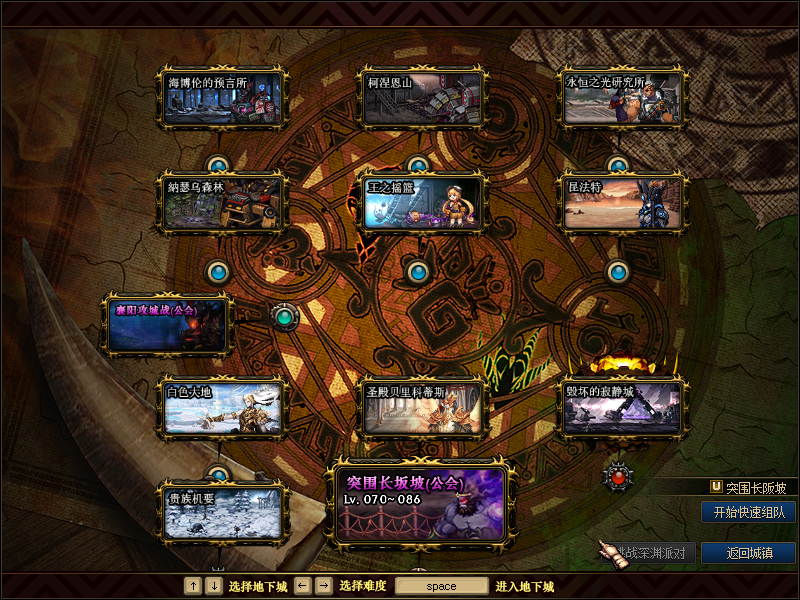
Task: Choose the 圣殿贝里科蒂斯 dungeon
Action: 422,408
